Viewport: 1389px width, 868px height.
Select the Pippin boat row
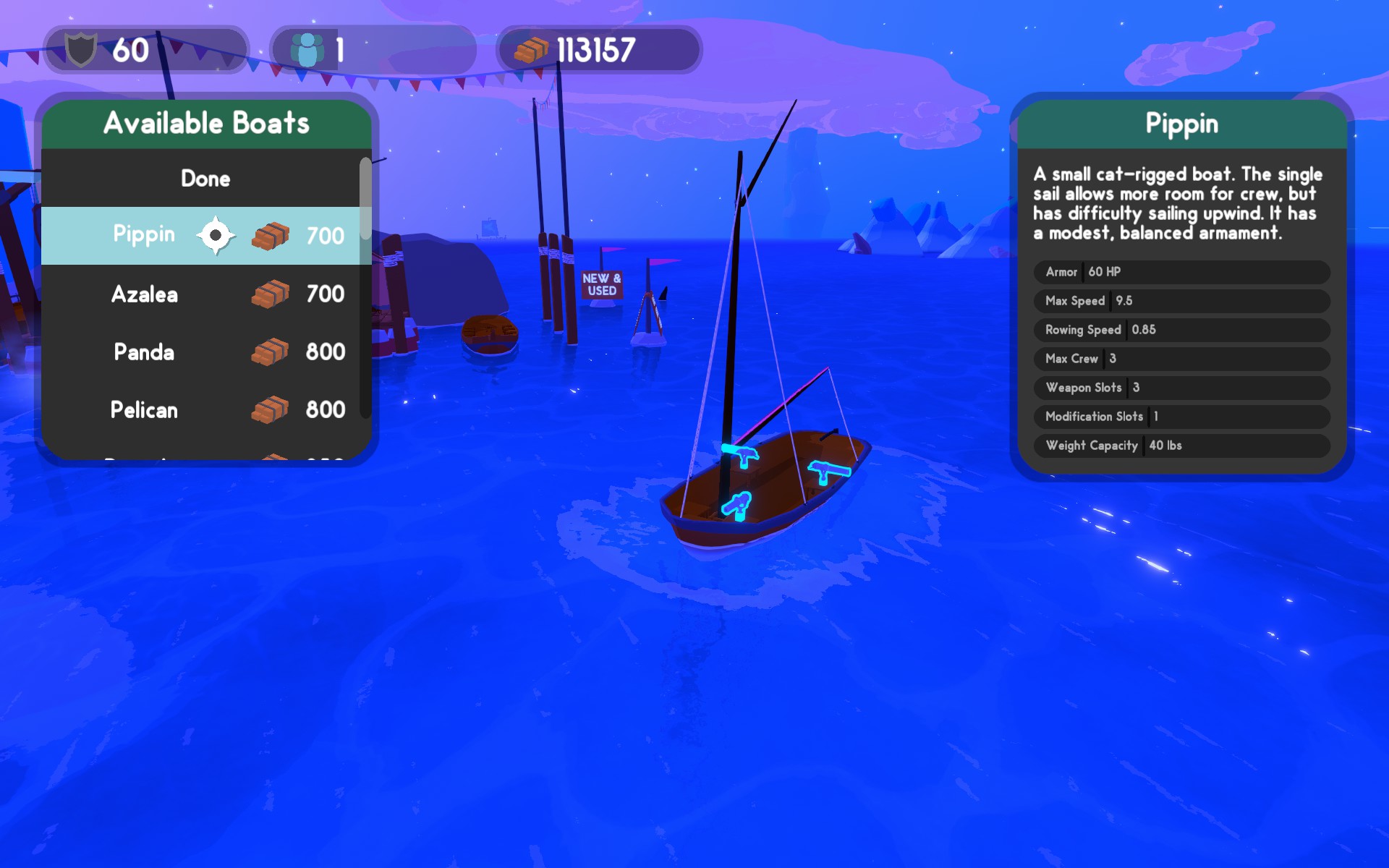[201, 235]
